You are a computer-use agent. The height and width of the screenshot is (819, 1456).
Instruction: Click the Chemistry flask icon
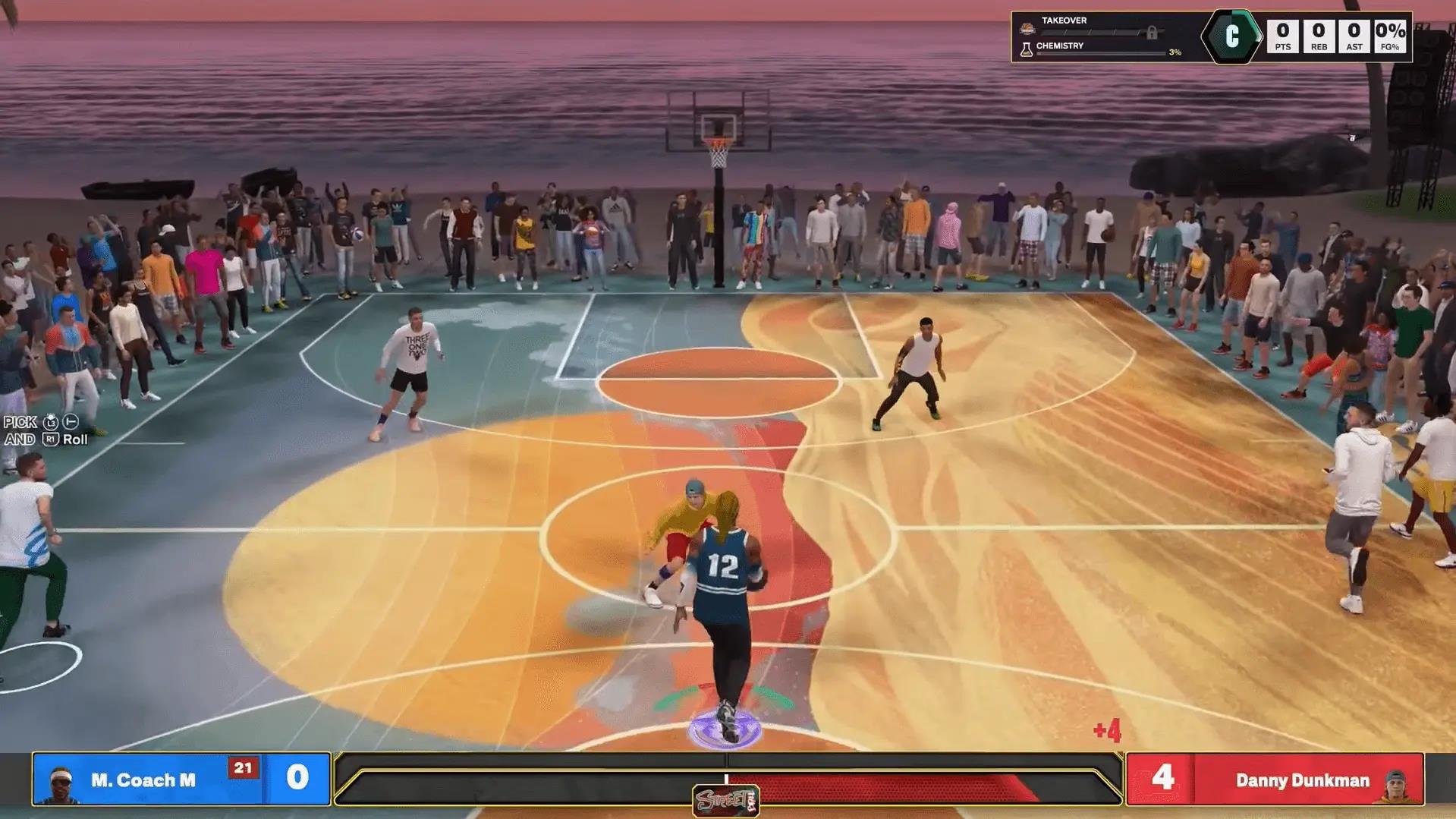[x=1027, y=49]
